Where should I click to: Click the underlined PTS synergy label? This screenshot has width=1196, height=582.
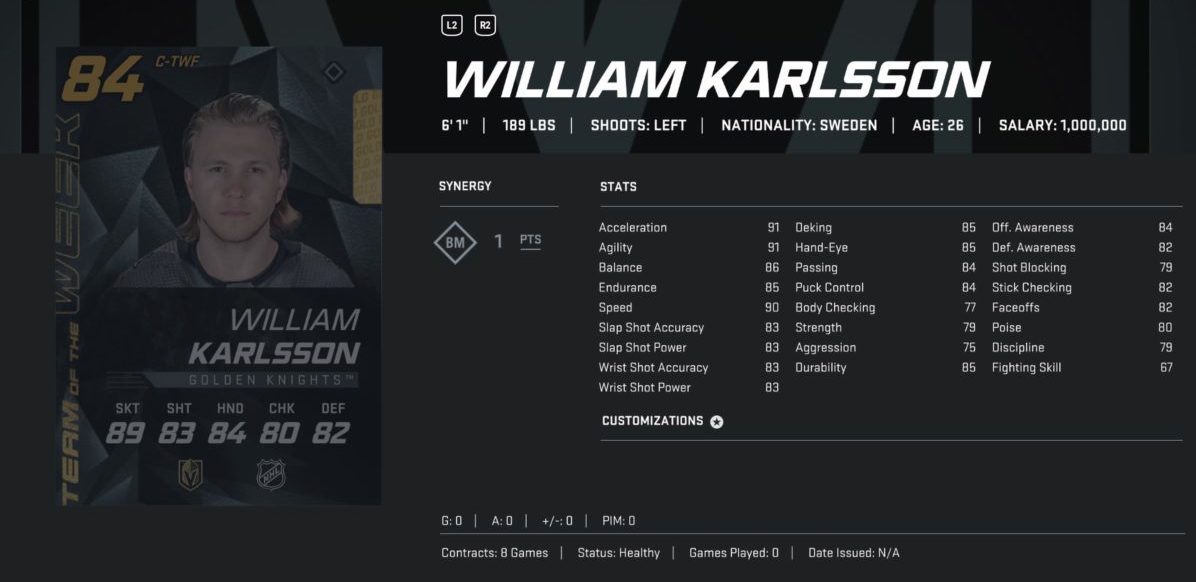pos(530,241)
